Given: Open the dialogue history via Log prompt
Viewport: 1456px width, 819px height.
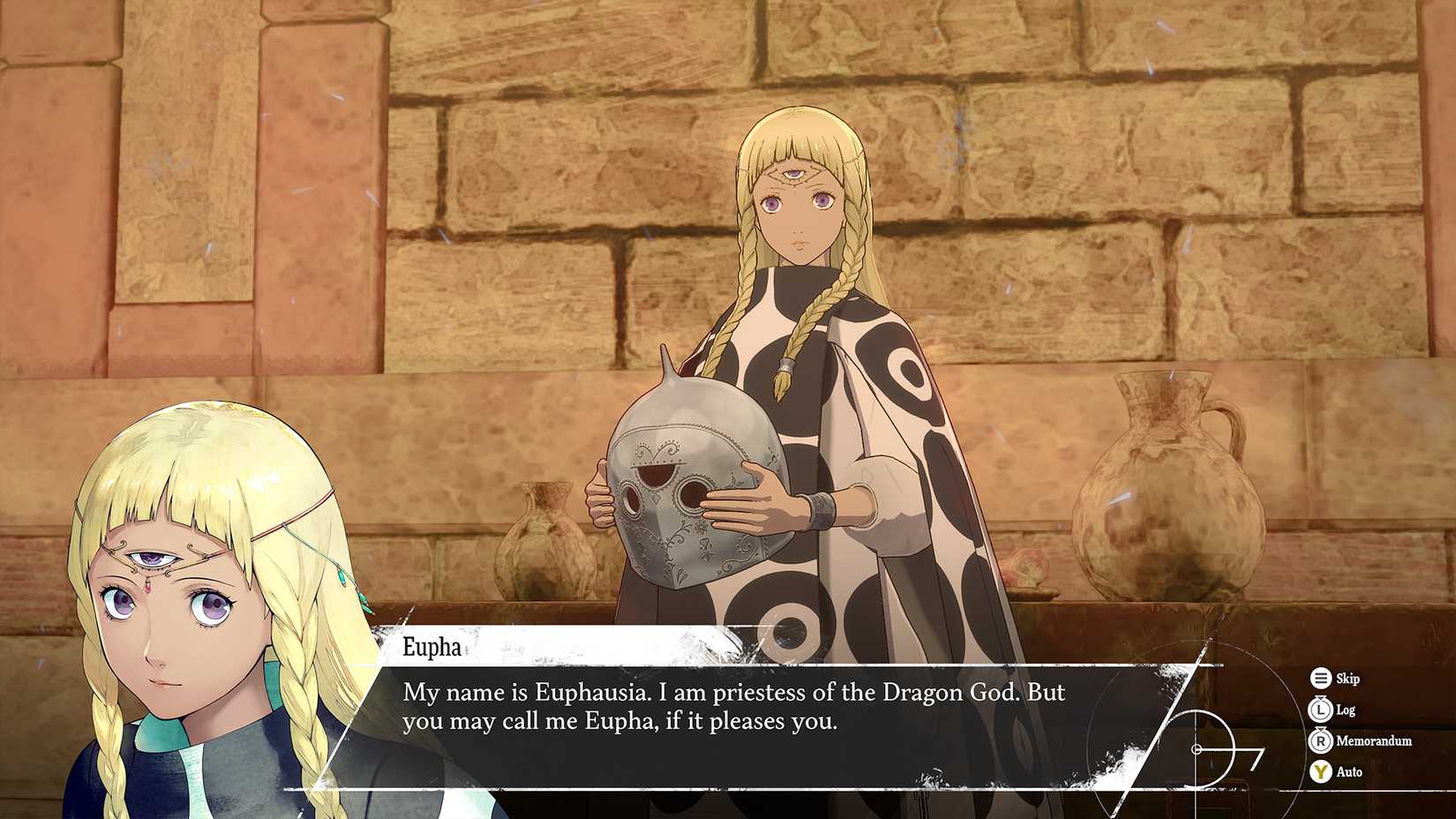Looking at the screenshot, I should tap(1321, 710).
